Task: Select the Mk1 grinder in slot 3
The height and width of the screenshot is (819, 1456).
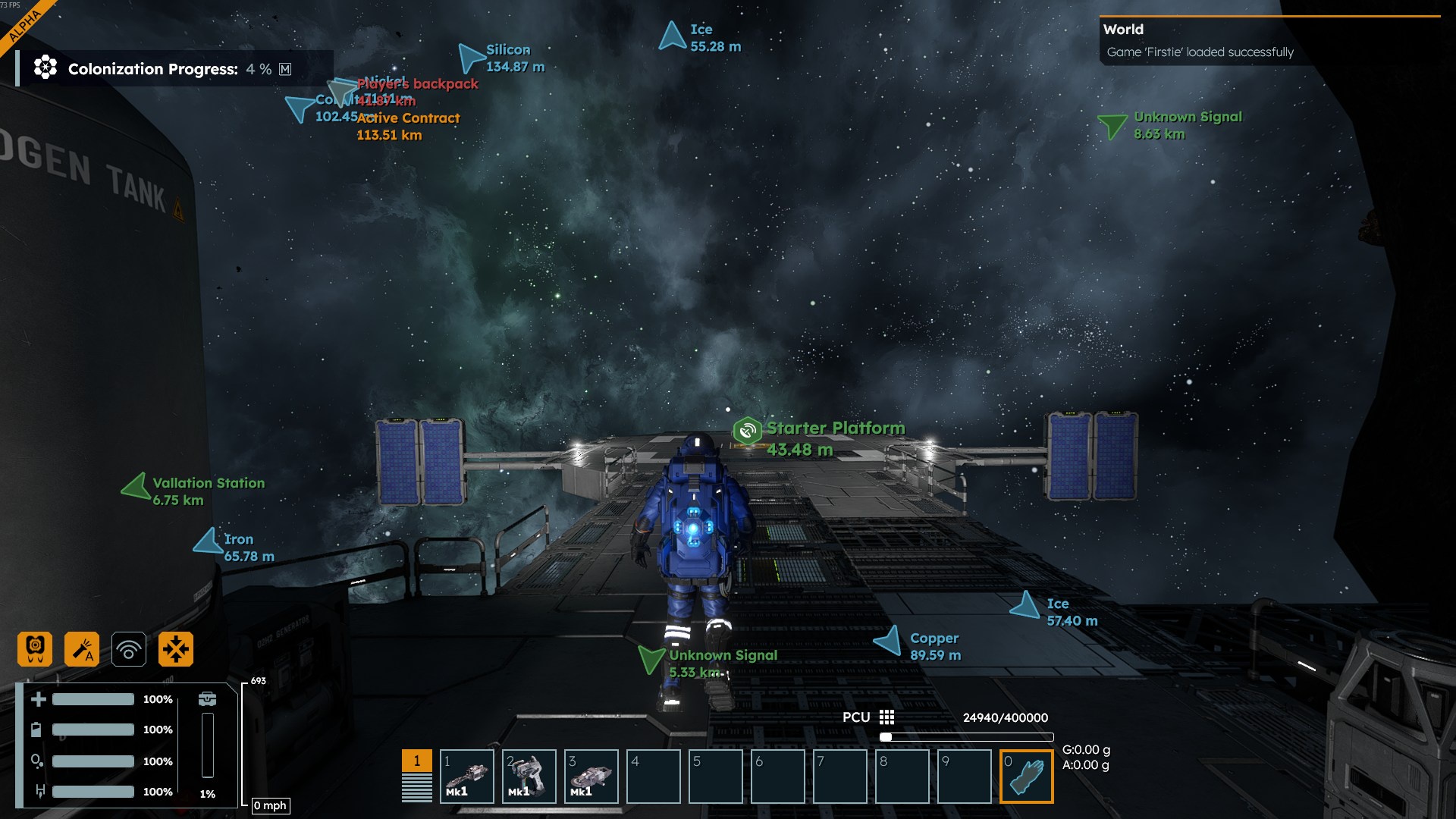Action: click(591, 777)
